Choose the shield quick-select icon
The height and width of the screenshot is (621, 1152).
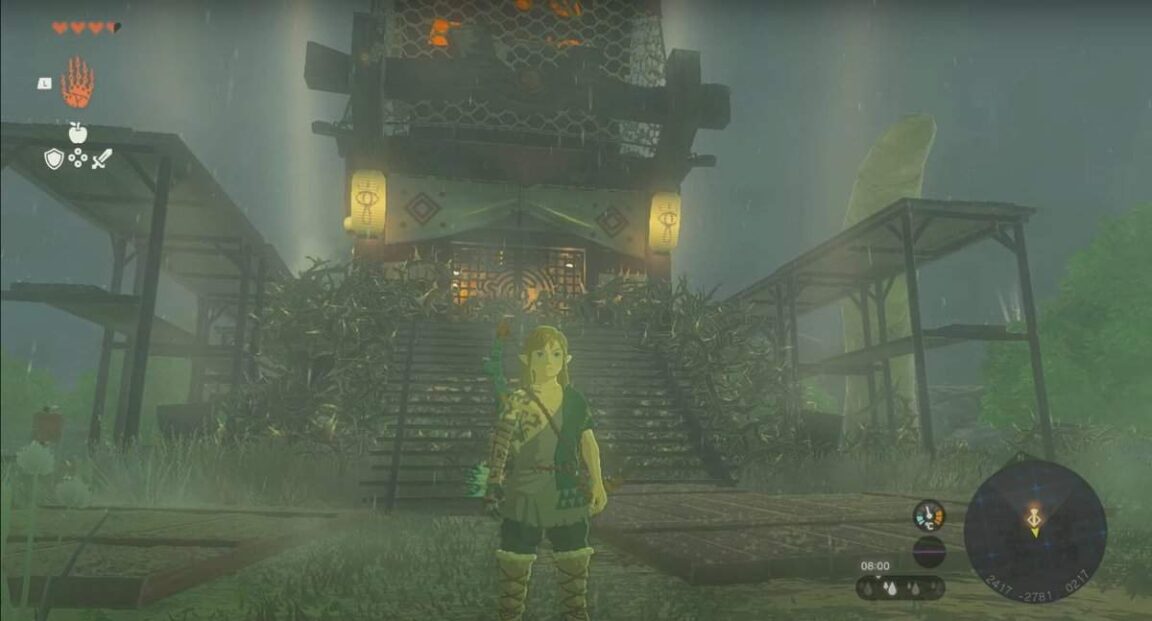53,158
